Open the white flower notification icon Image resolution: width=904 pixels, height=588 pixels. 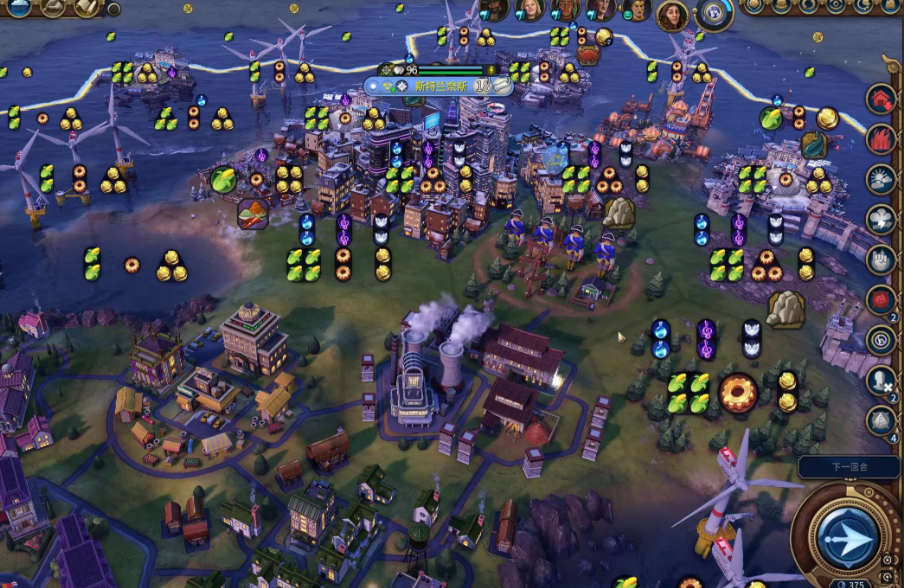coord(881,219)
